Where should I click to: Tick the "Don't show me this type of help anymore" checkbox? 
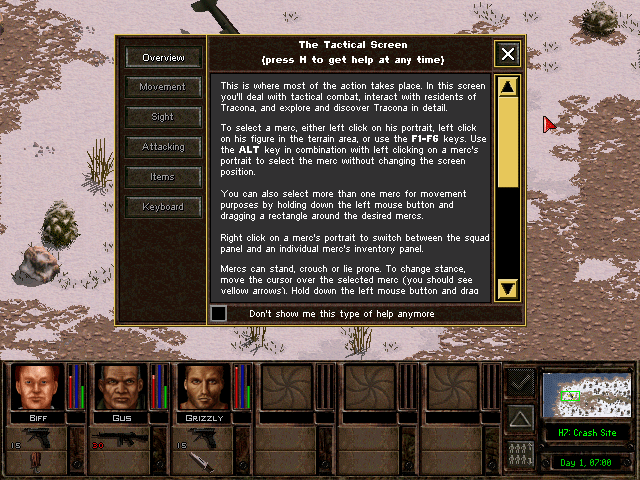[219, 314]
